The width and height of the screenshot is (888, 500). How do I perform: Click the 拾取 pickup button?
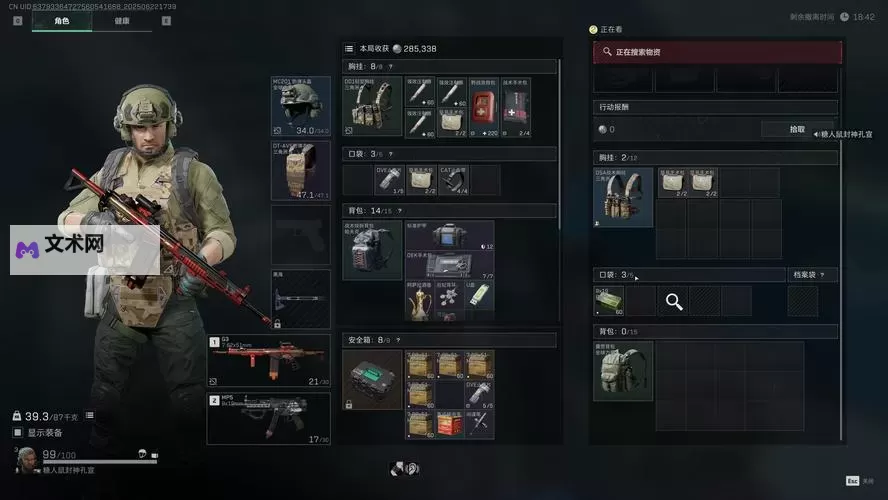pyautogui.click(x=797, y=129)
